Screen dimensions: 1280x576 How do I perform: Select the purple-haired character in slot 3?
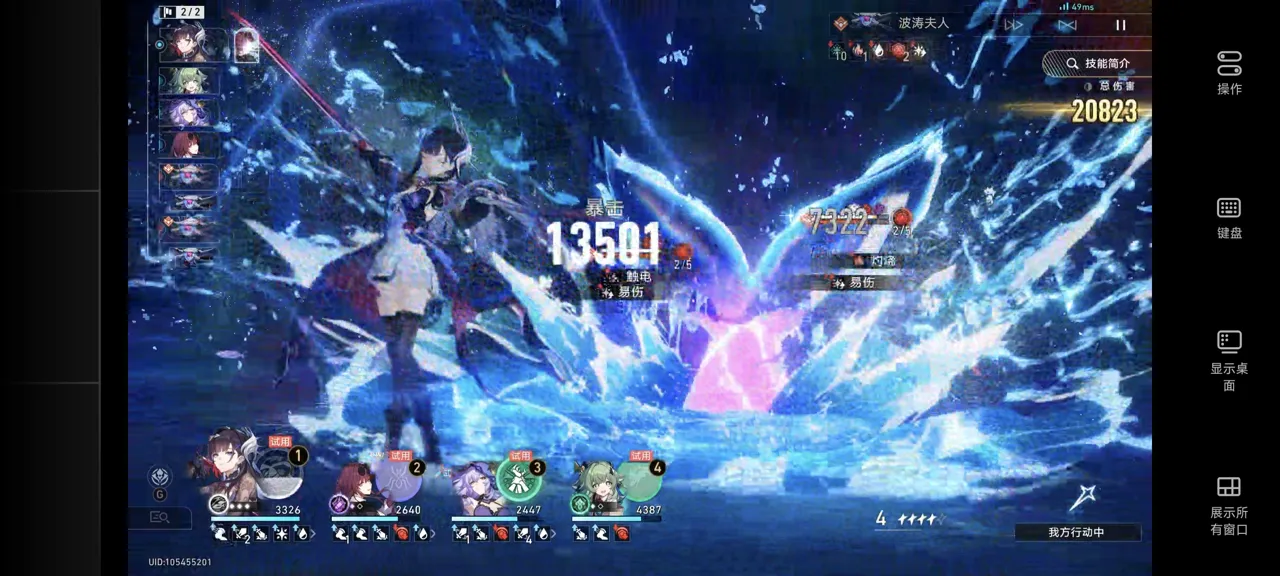[x=474, y=485]
